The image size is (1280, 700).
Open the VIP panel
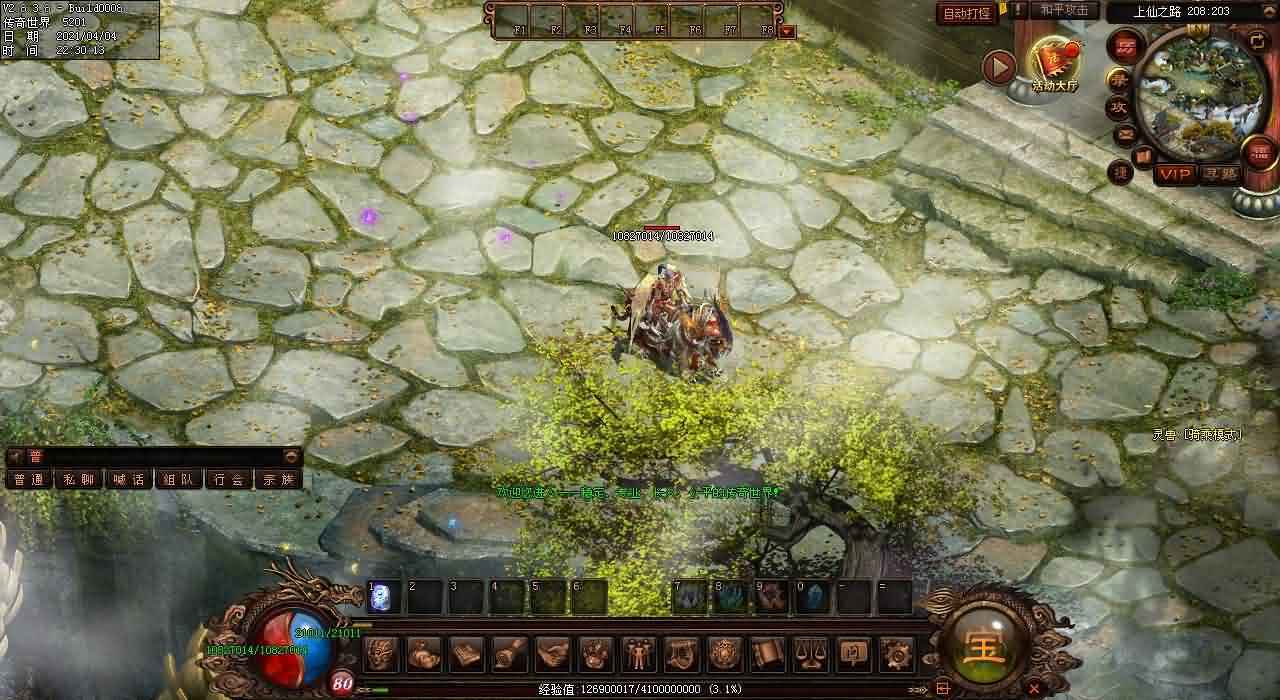(1176, 175)
